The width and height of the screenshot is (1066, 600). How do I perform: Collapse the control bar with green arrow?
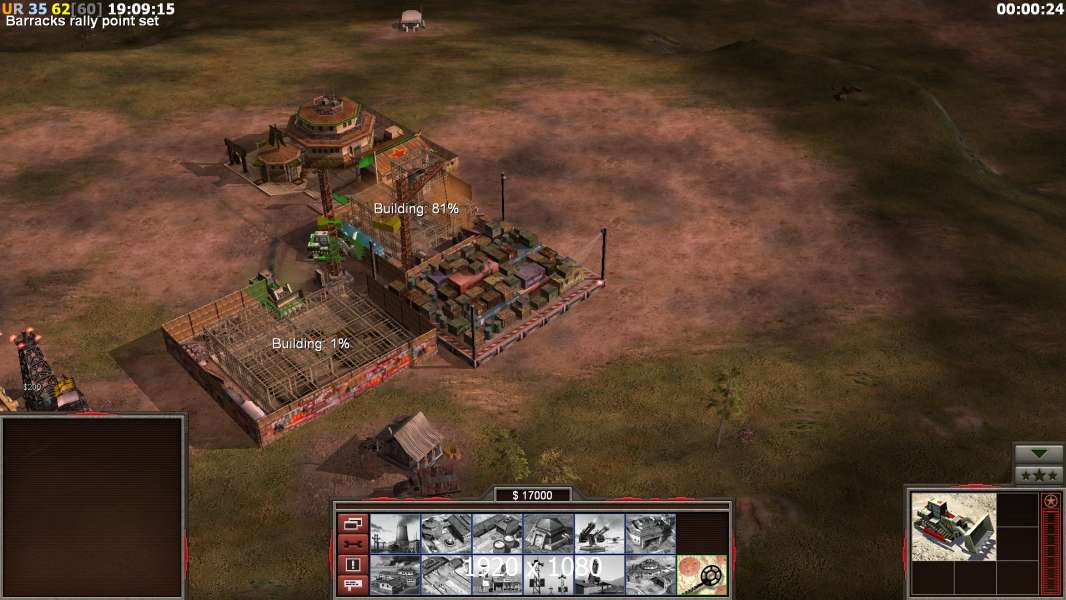(x=1038, y=454)
